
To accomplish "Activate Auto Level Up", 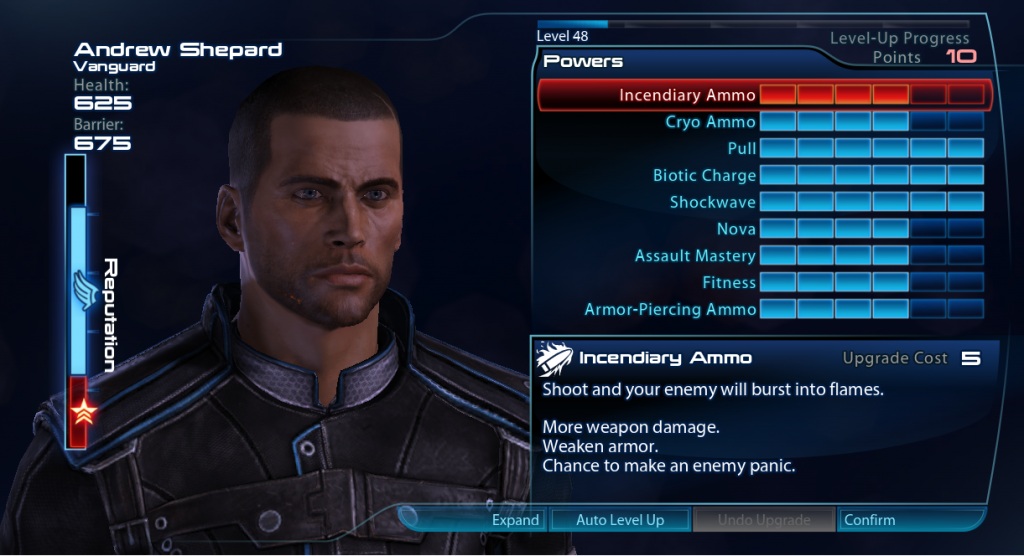I will (620, 520).
